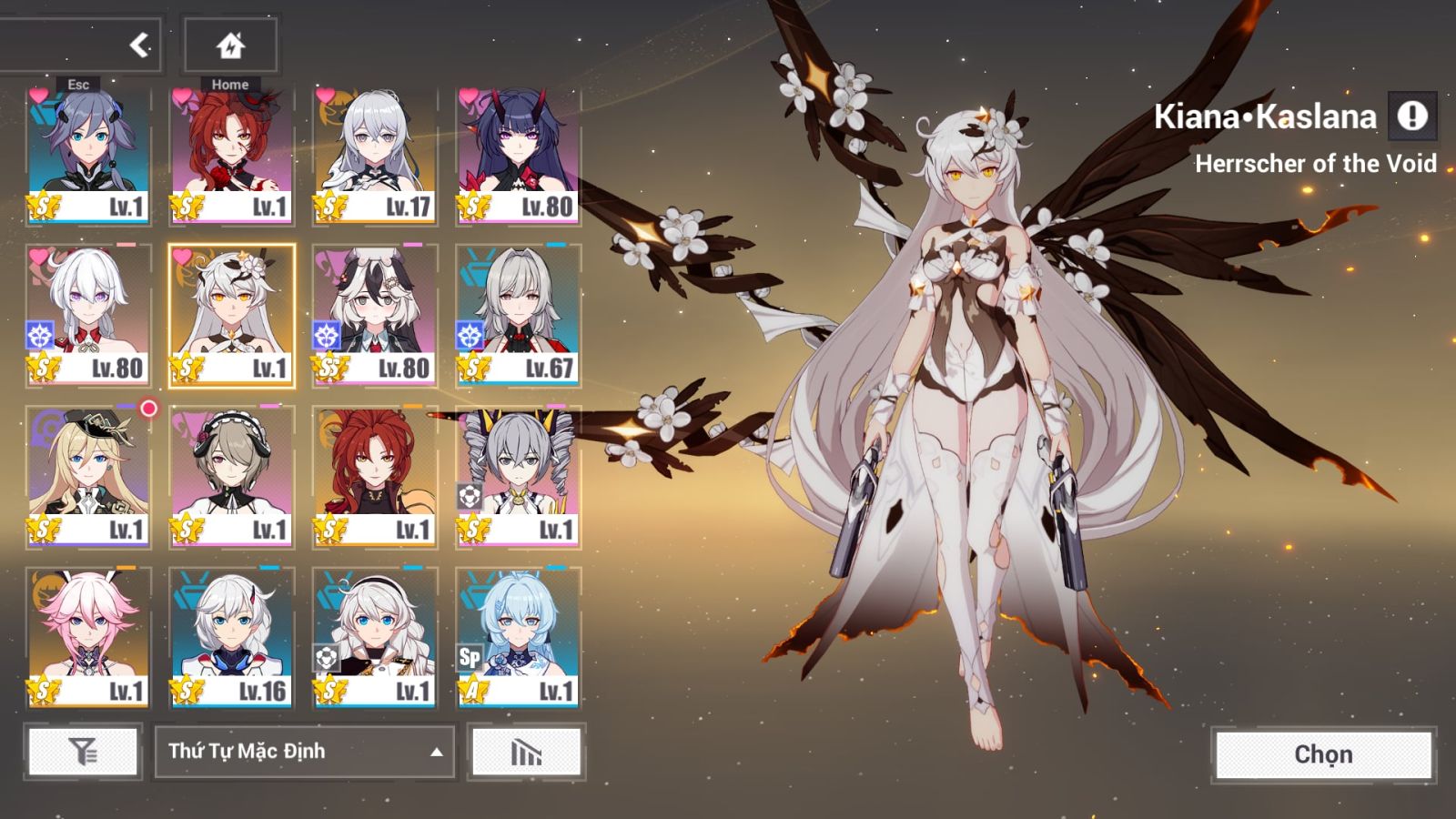
Task: Click the Home label on the top bar
Action: click(230, 83)
